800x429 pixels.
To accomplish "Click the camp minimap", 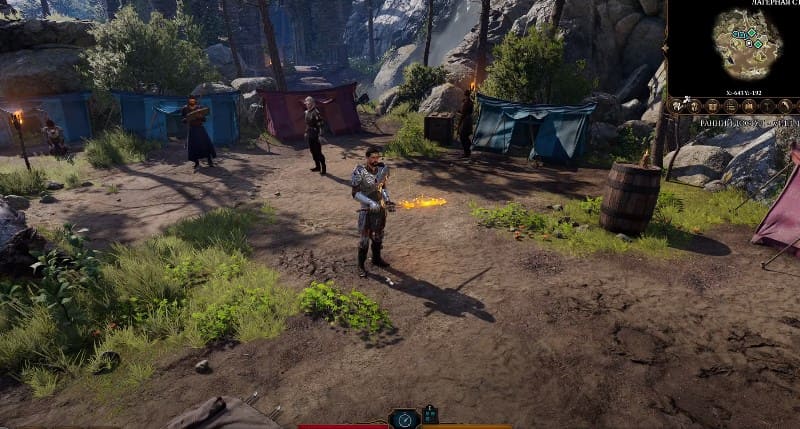I will tap(745, 45).
